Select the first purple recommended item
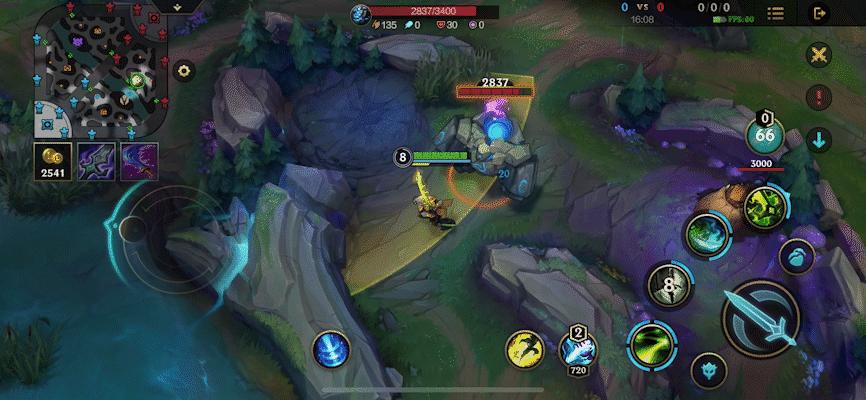 click(x=97, y=161)
